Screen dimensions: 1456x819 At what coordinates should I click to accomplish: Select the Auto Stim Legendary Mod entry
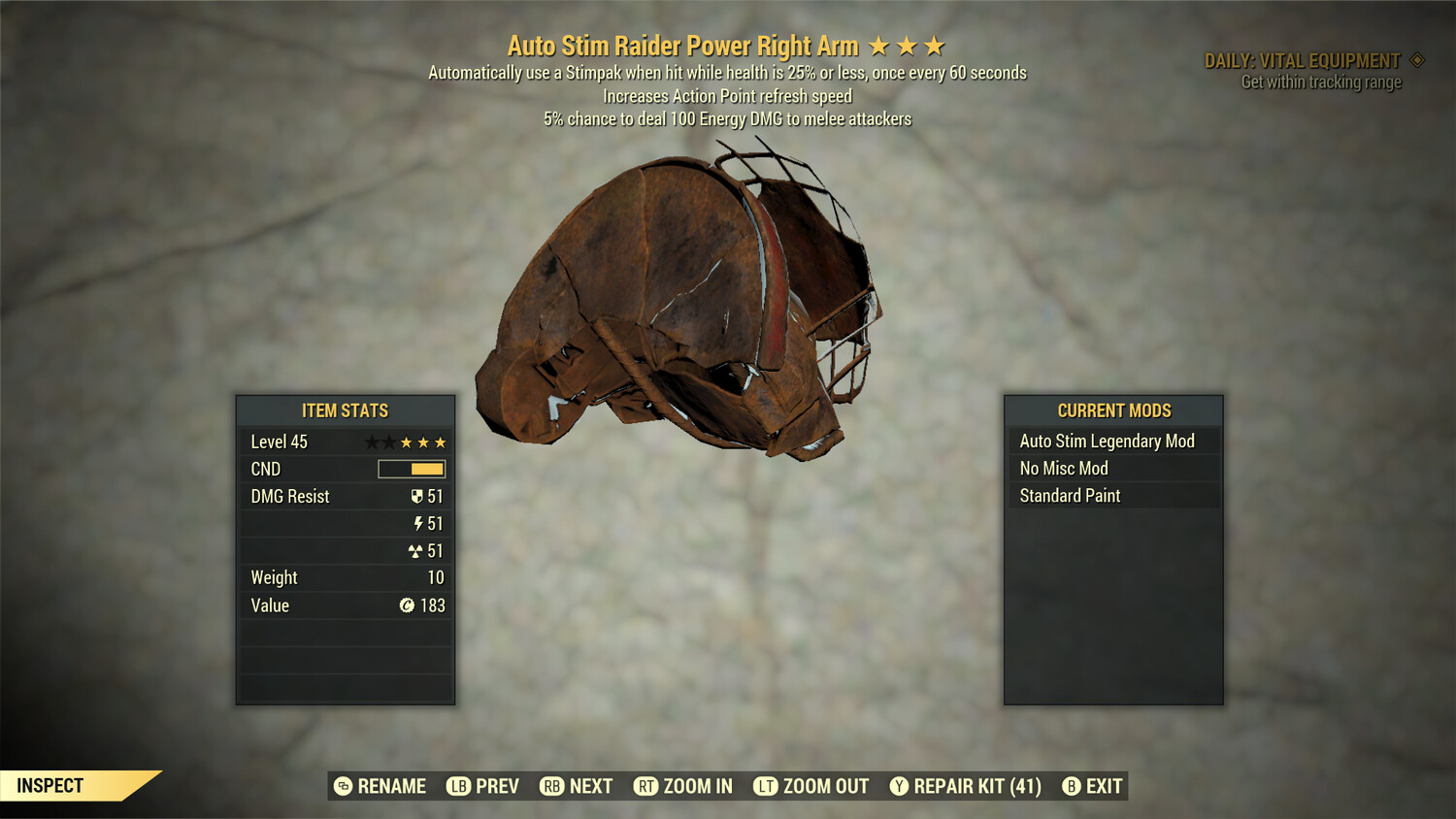coord(1108,441)
